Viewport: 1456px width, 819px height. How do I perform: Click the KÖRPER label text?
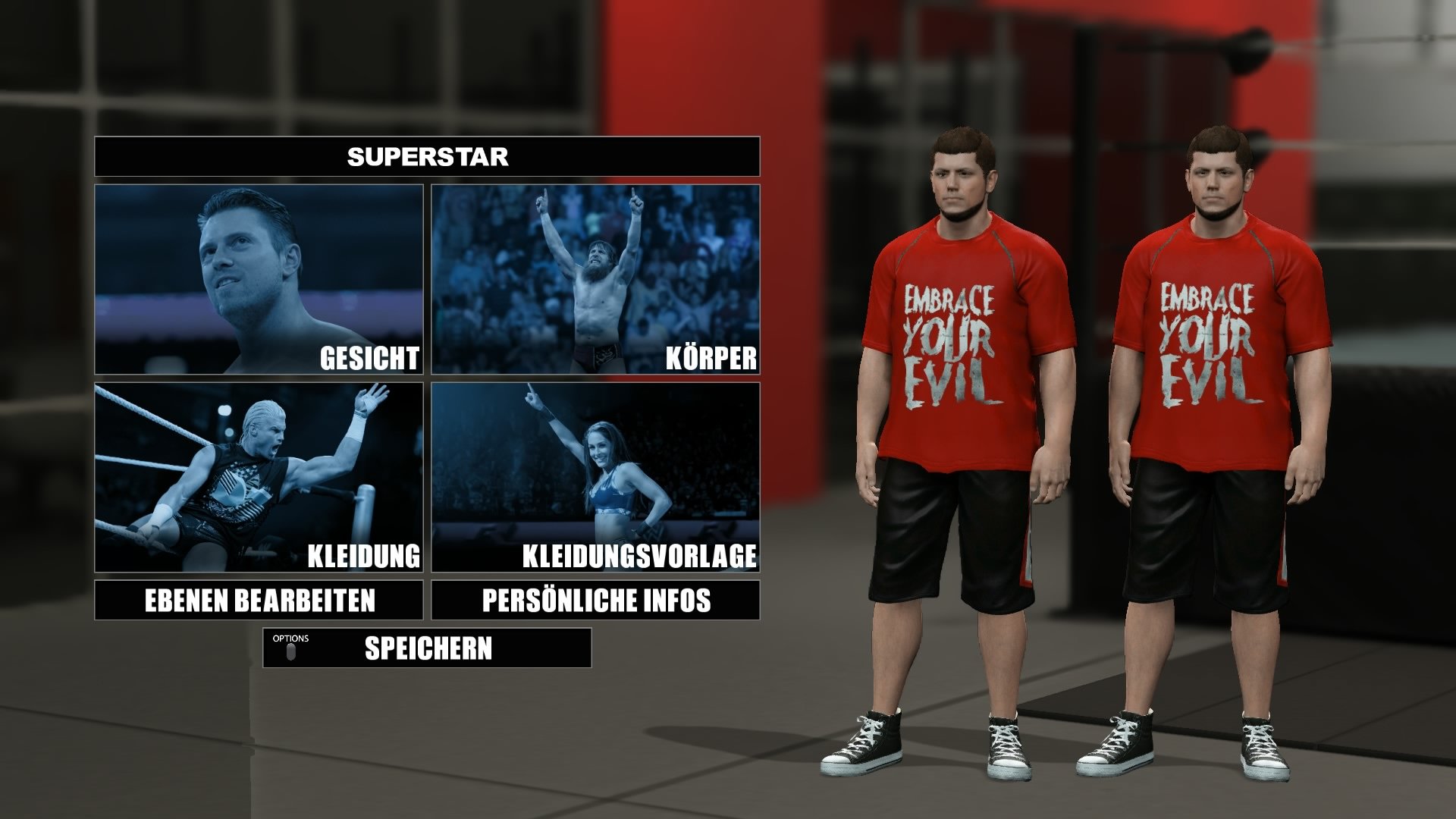click(x=710, y=355)
